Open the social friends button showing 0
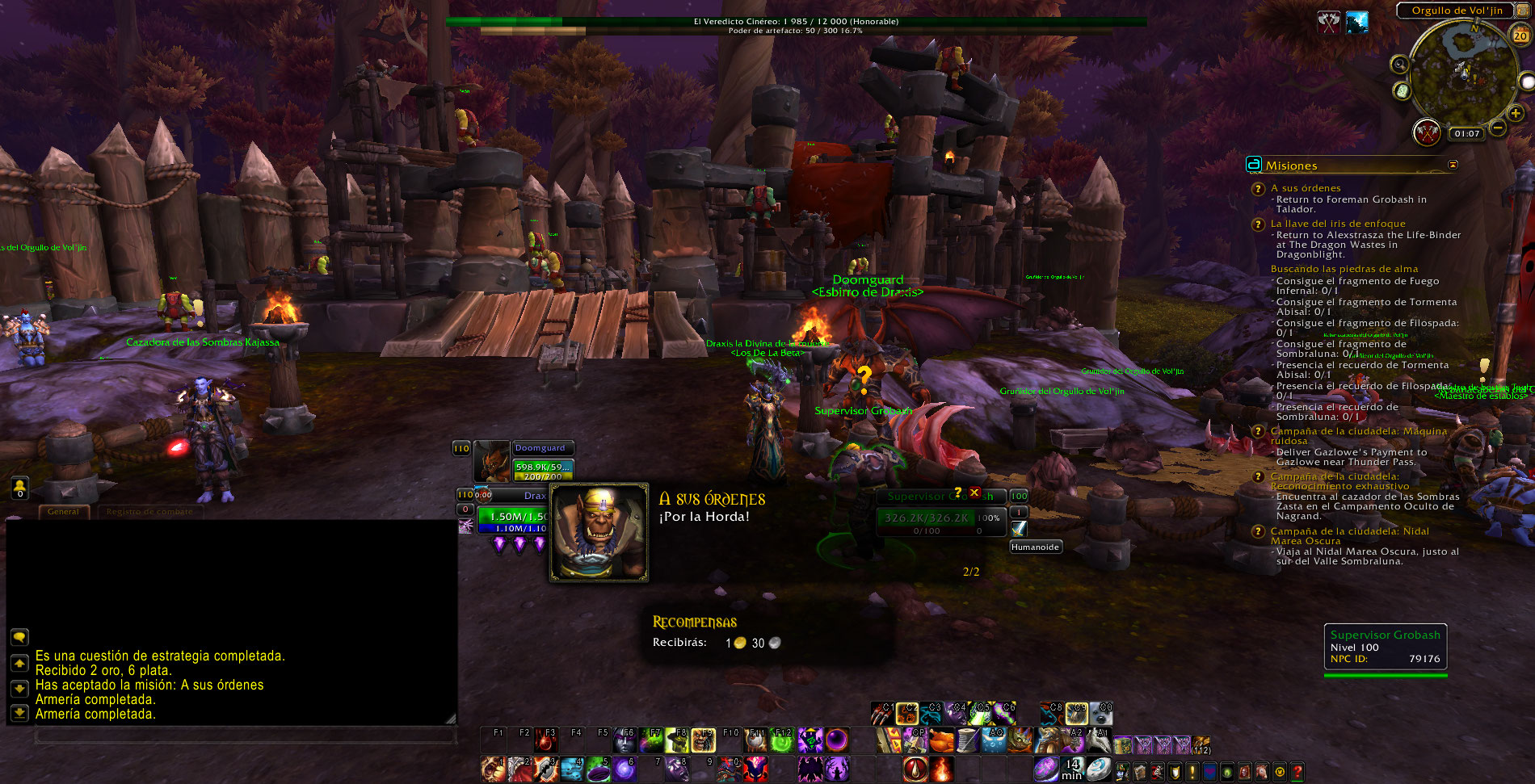This screenshot has height=784, width=1535. [19, 488]
